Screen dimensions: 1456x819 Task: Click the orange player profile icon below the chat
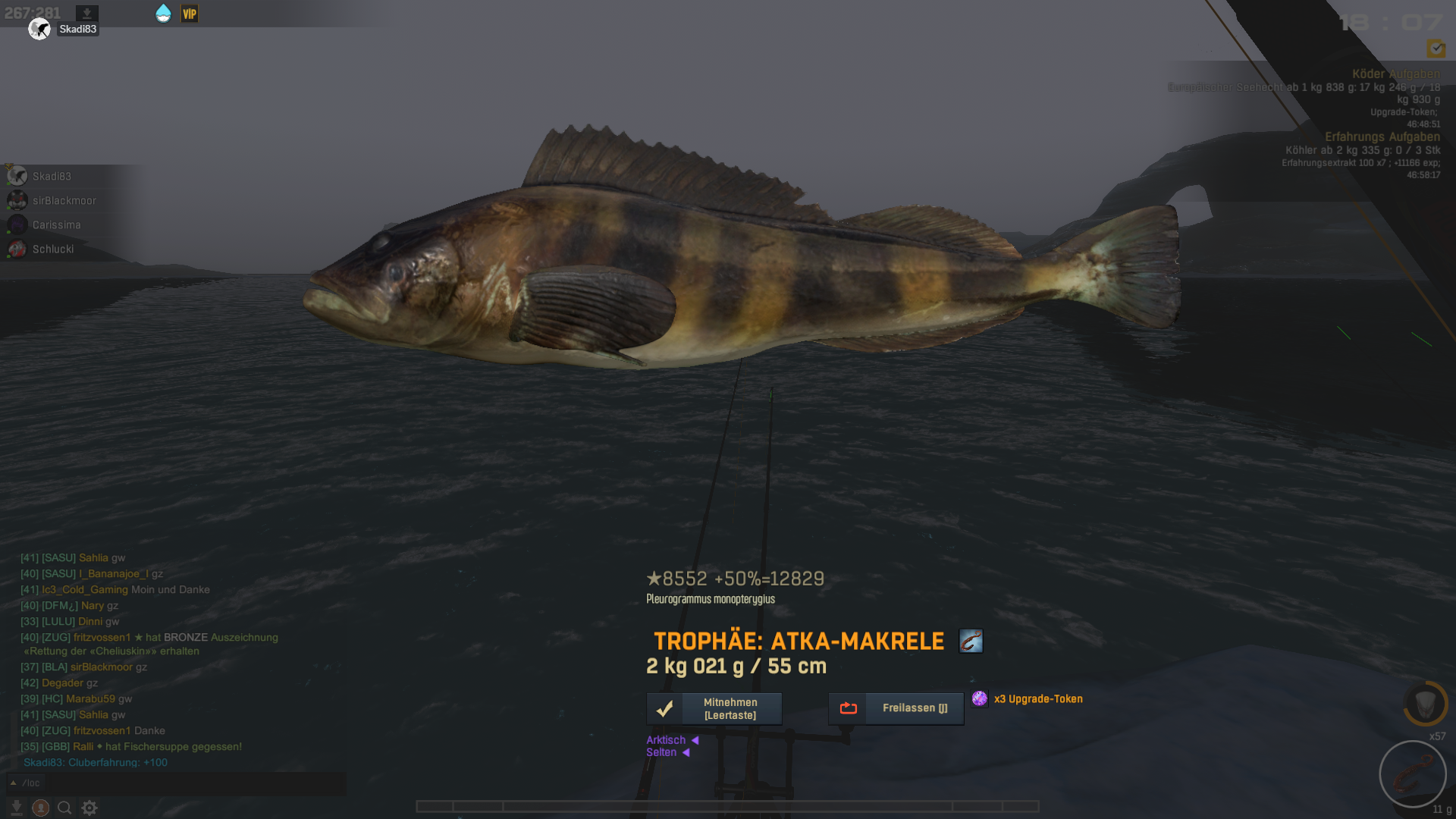[41, 808]
